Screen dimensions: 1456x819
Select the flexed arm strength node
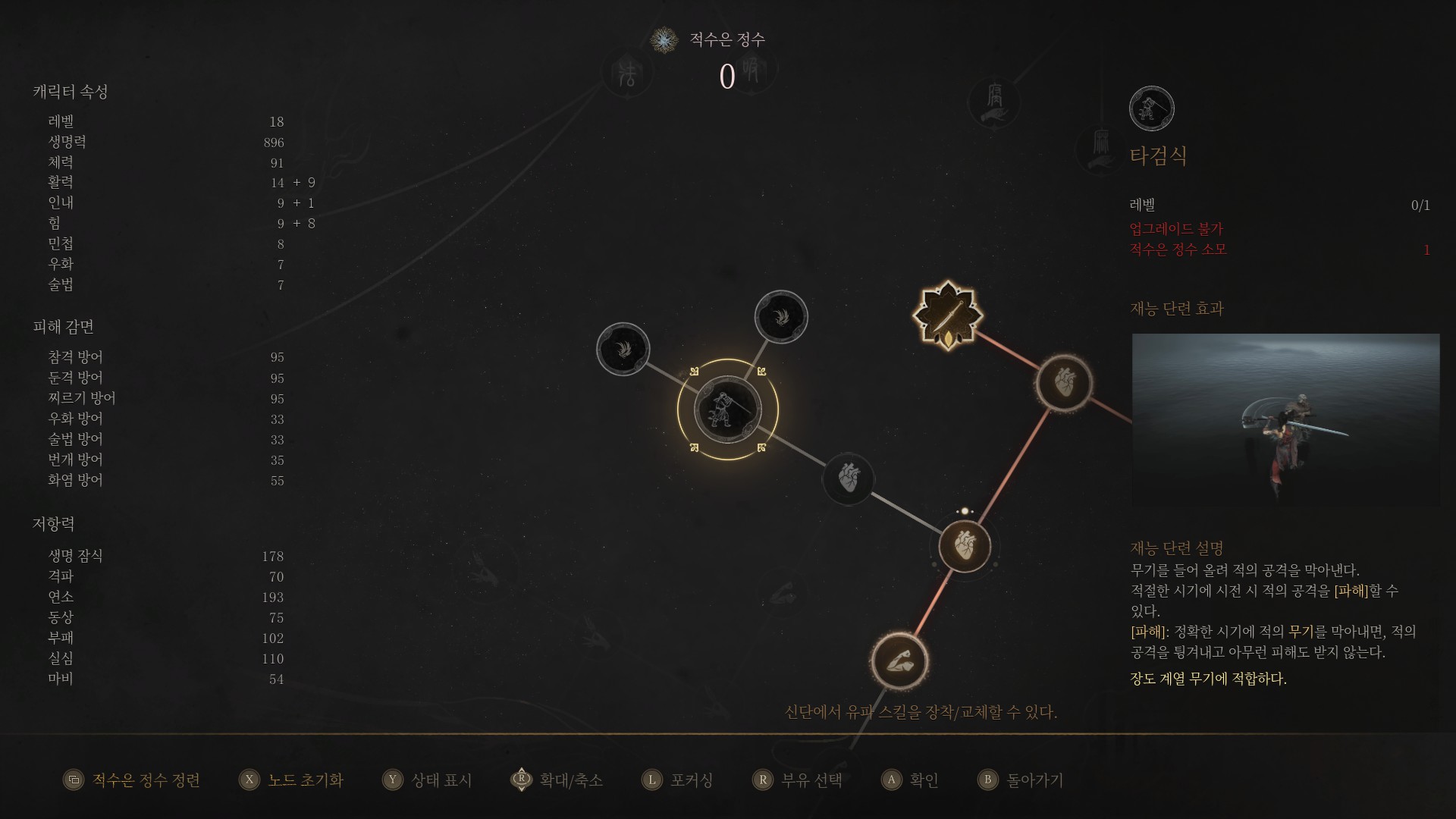click(x=899, y=661)
